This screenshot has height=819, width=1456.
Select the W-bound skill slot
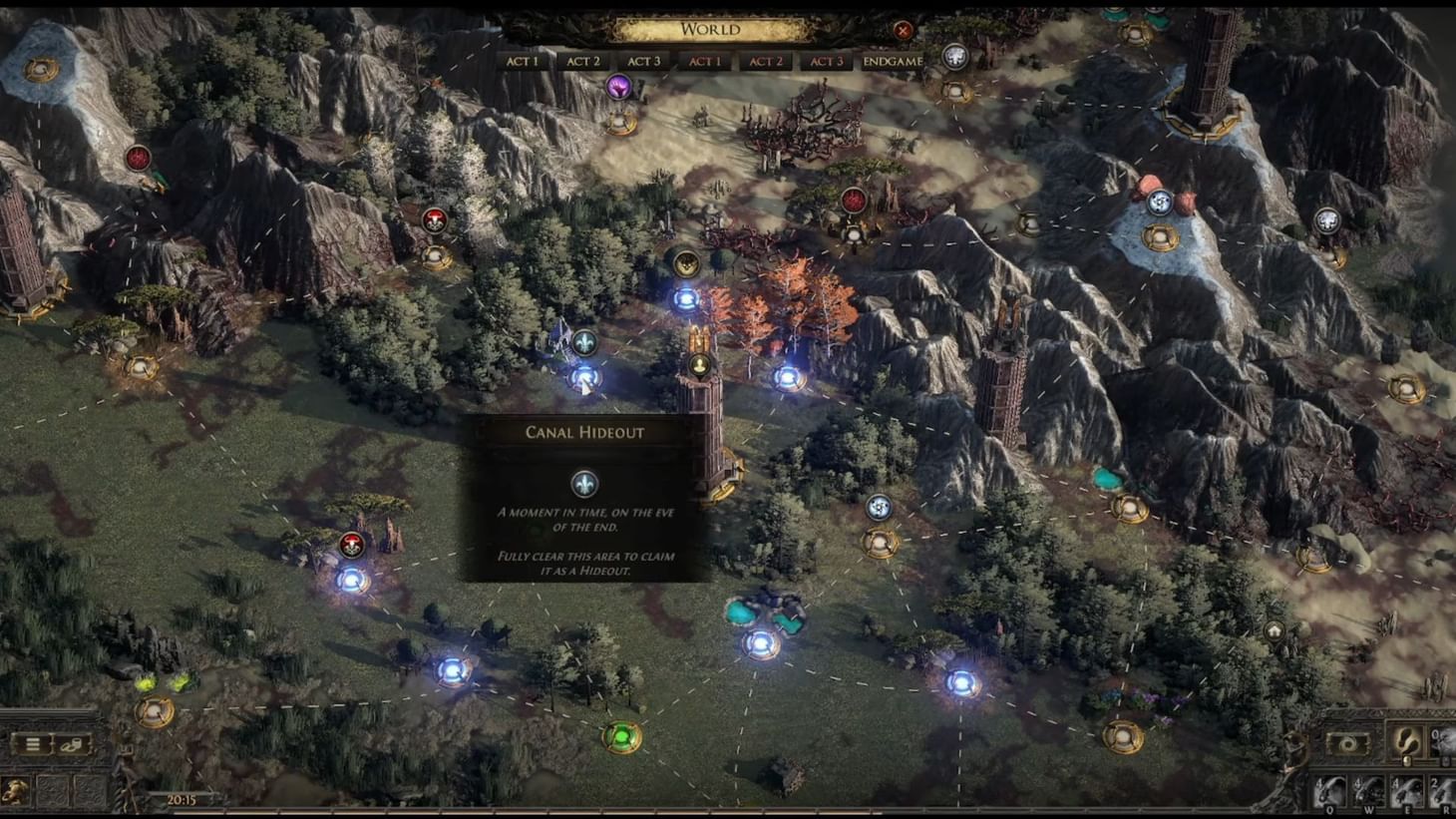coord(1369,792)
